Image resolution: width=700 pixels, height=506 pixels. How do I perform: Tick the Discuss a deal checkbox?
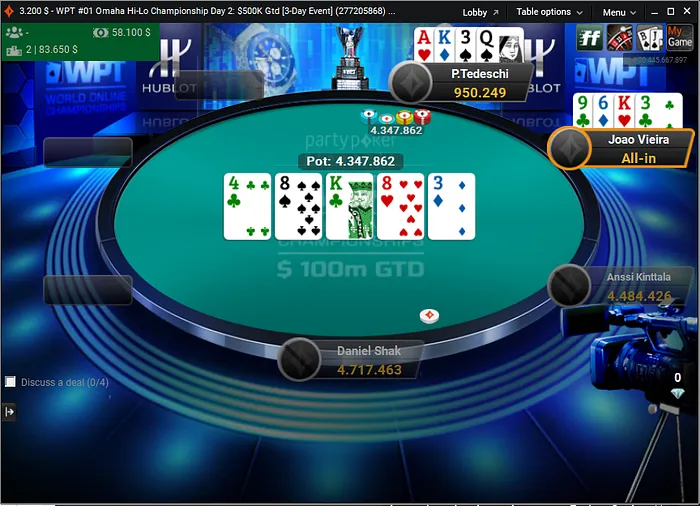click(10, 382)
